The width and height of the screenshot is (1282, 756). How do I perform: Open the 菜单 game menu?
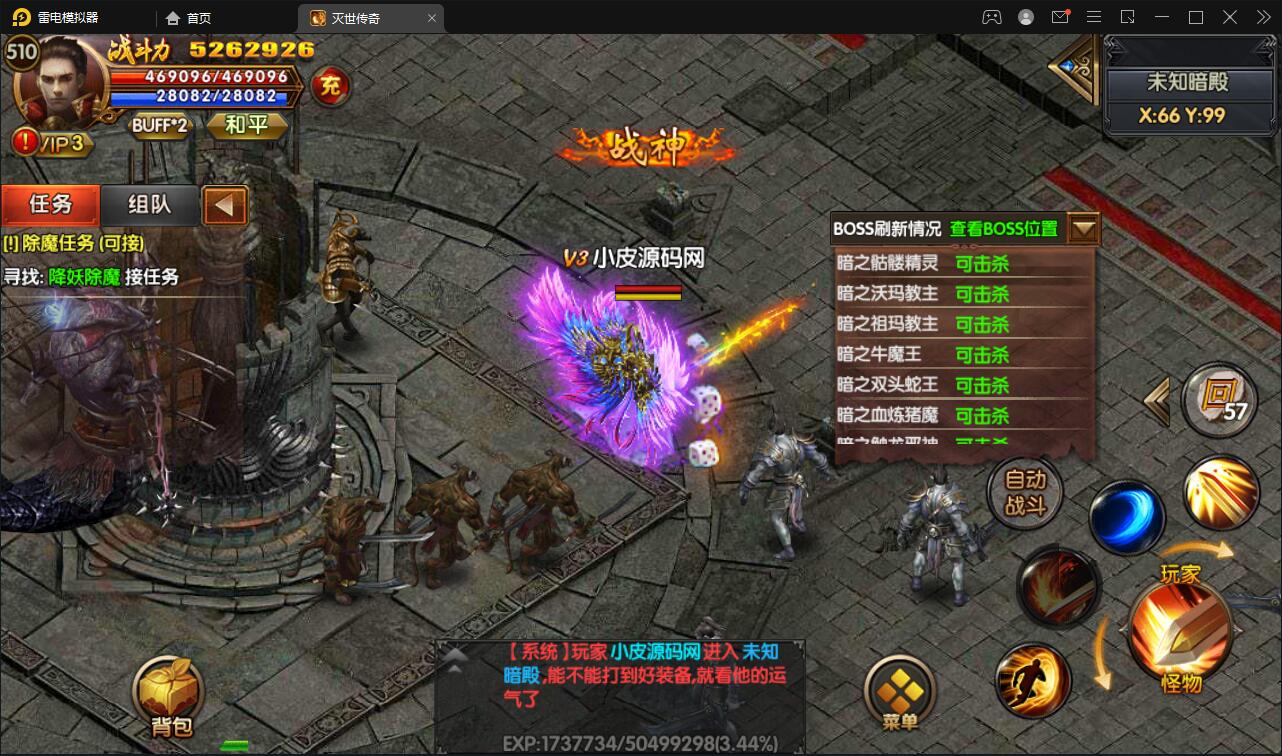click(x=901, y=690)
